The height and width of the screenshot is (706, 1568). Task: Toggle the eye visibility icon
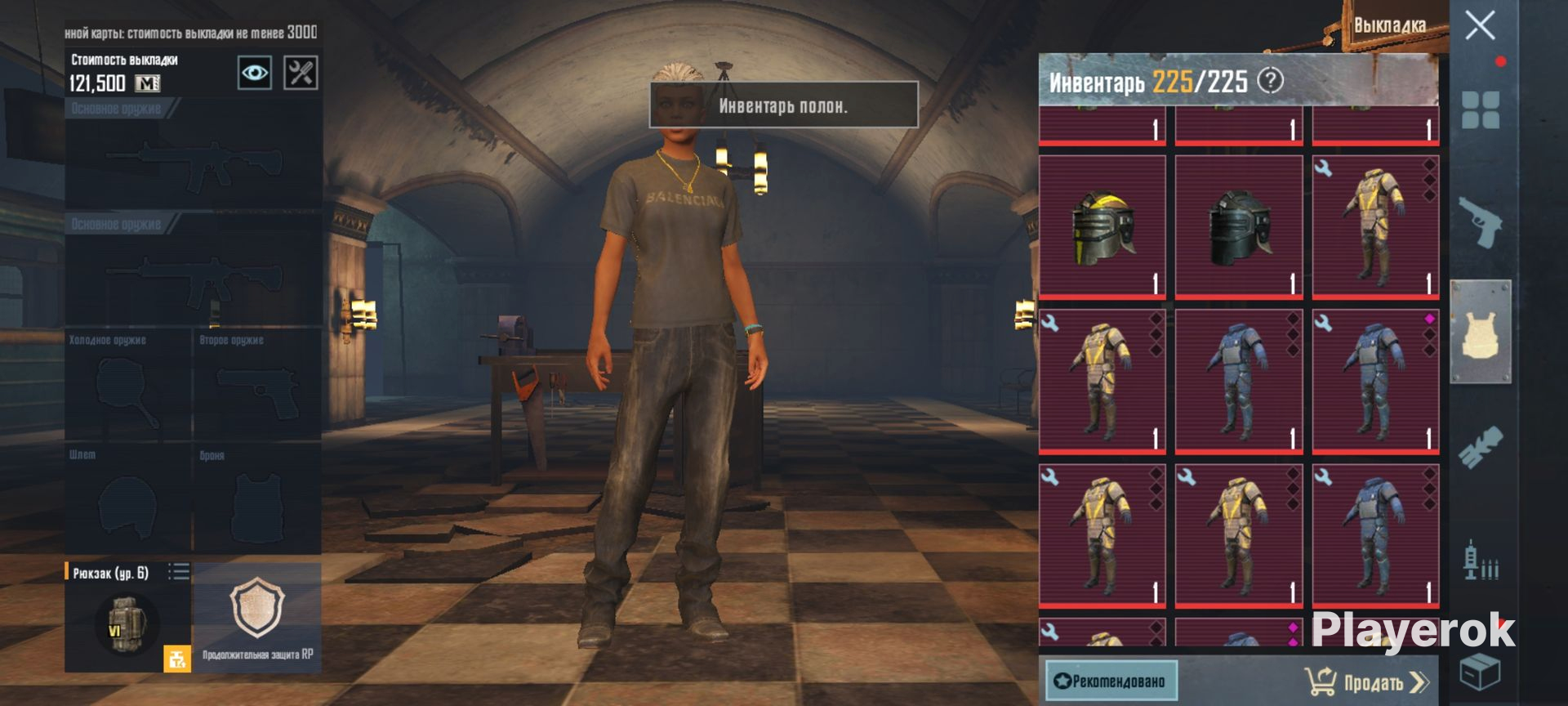[x=254, y=74]
